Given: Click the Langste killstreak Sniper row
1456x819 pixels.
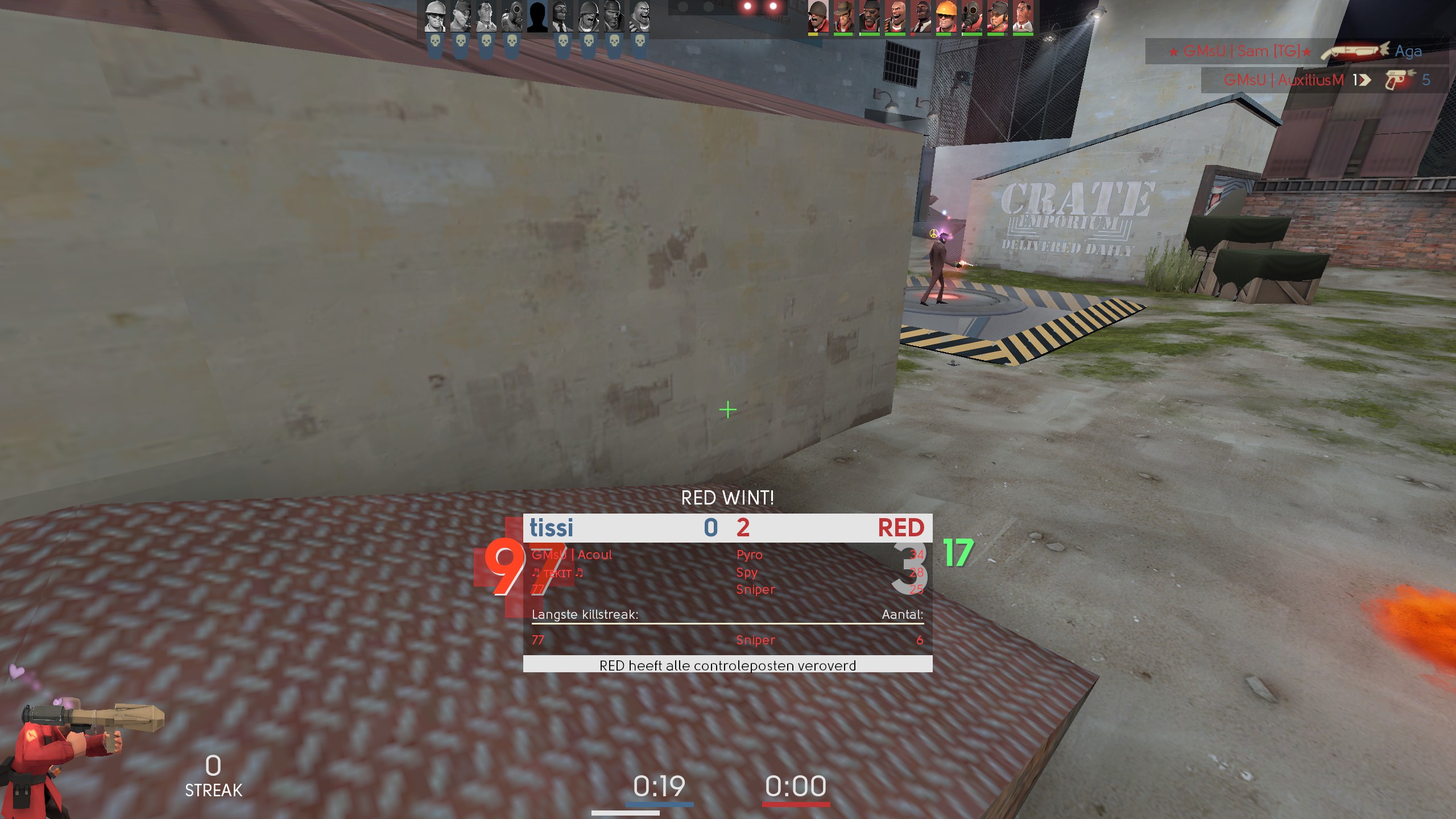Looking at the screenshot, I should click(x=727, y=640).
